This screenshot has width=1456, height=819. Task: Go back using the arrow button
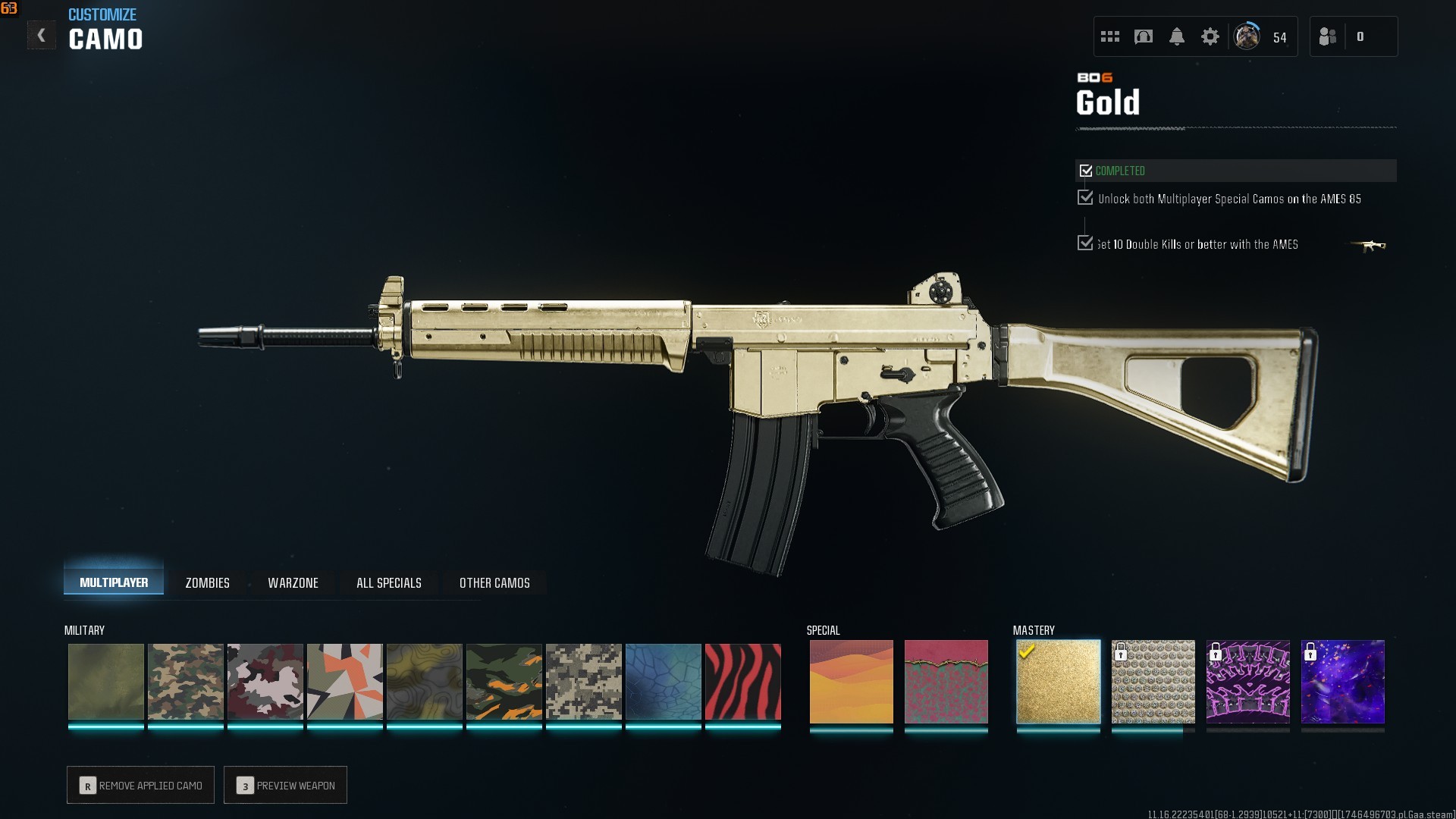tap(41, 36)
